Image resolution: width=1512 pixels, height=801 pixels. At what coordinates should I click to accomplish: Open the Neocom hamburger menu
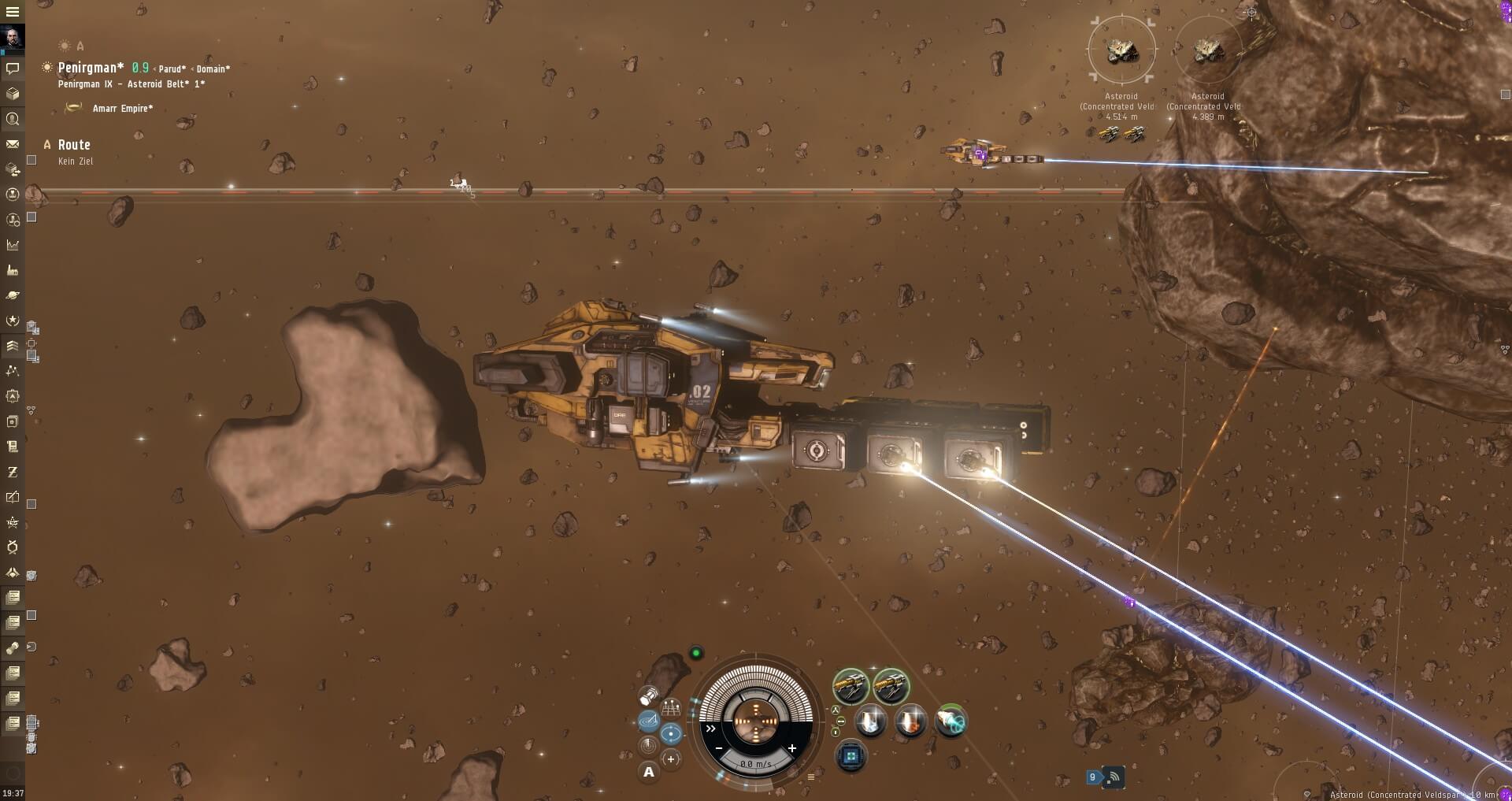12,12
